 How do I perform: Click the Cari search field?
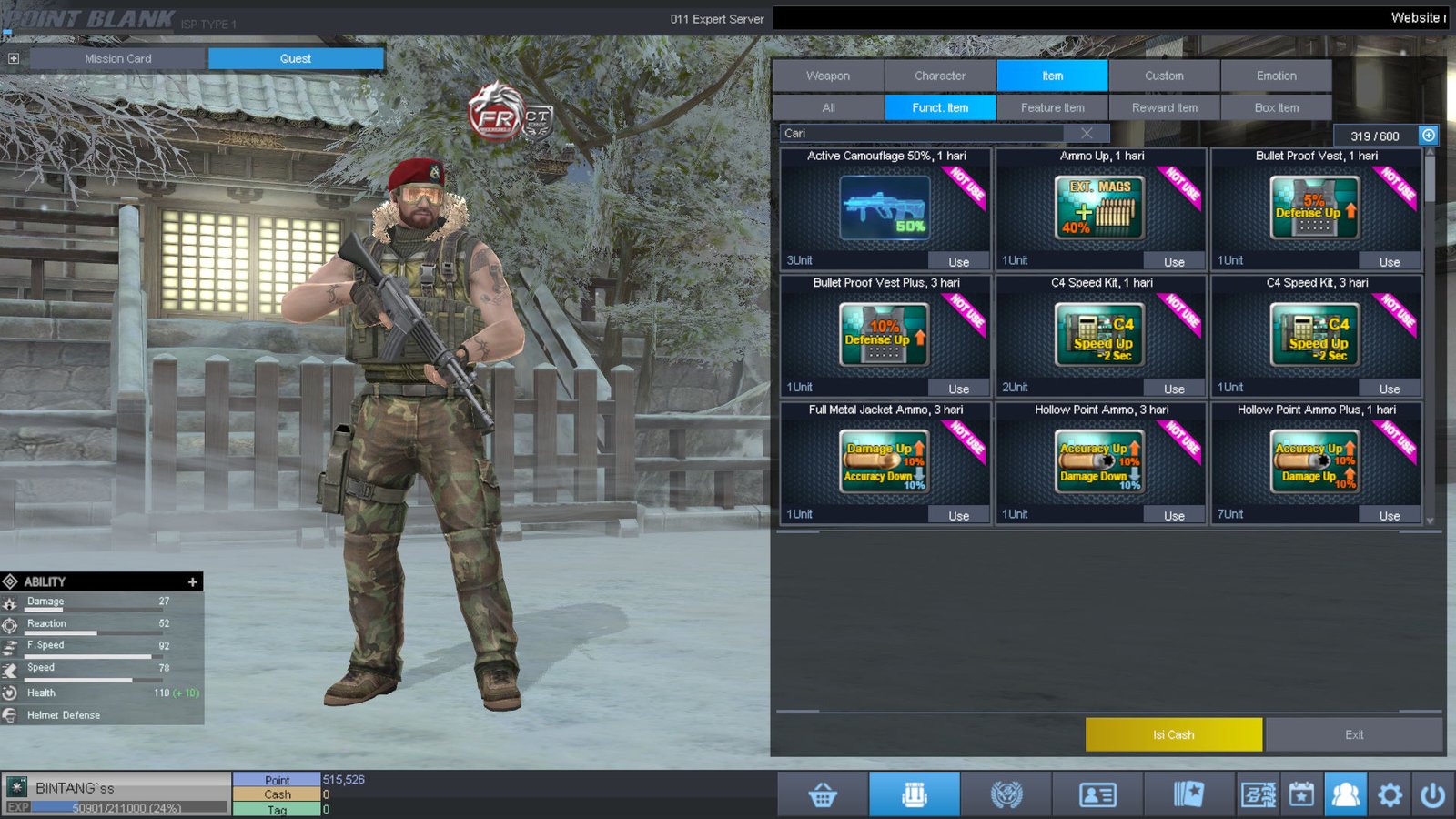pos(919,133)
